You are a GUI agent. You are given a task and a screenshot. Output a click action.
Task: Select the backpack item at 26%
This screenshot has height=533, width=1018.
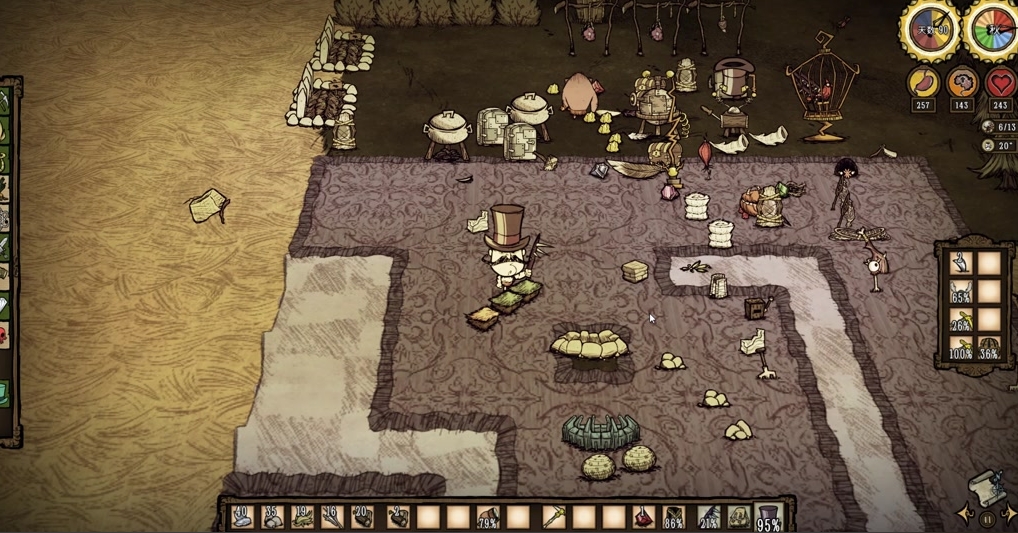(x=960, y=320)
